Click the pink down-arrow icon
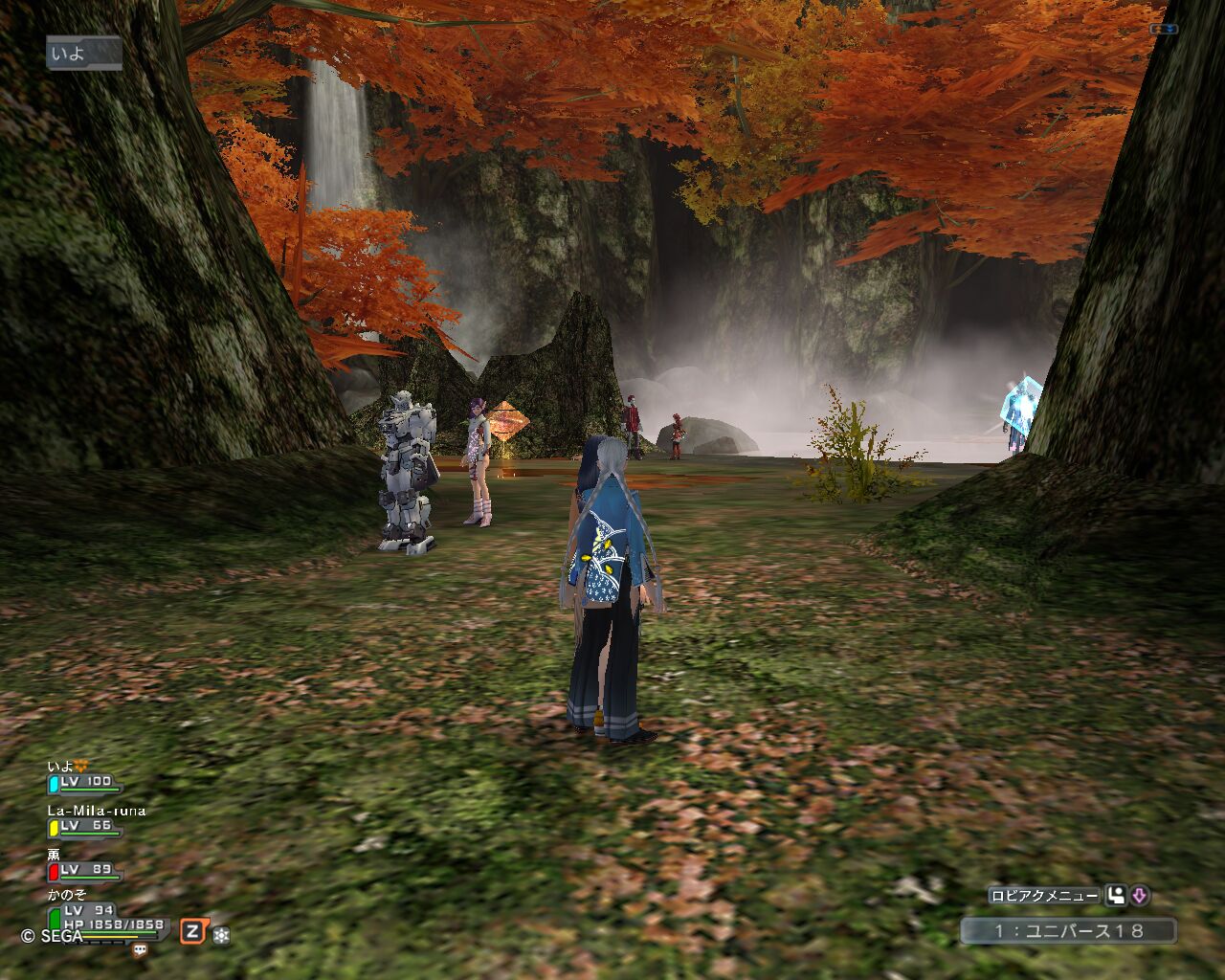This screenshot has width=1225, height=980. [x=1139, y=896]
